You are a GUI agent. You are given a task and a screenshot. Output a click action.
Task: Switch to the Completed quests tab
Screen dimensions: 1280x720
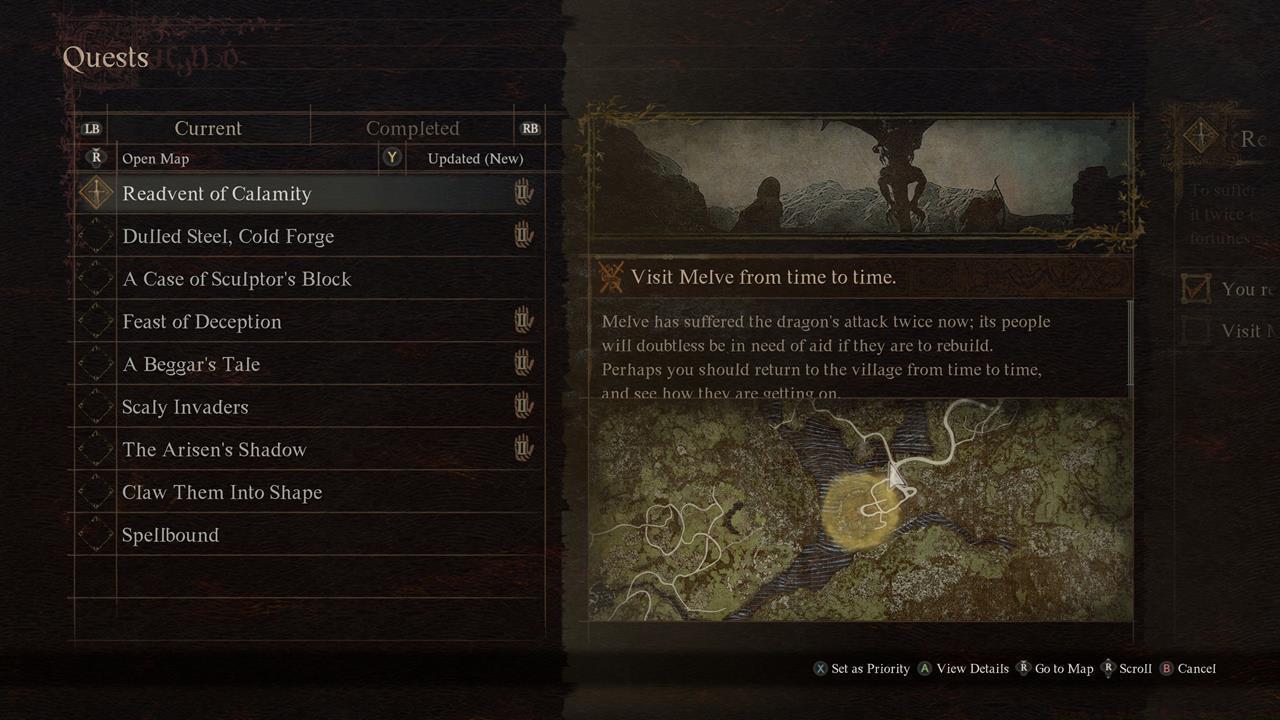coord(414,128)
